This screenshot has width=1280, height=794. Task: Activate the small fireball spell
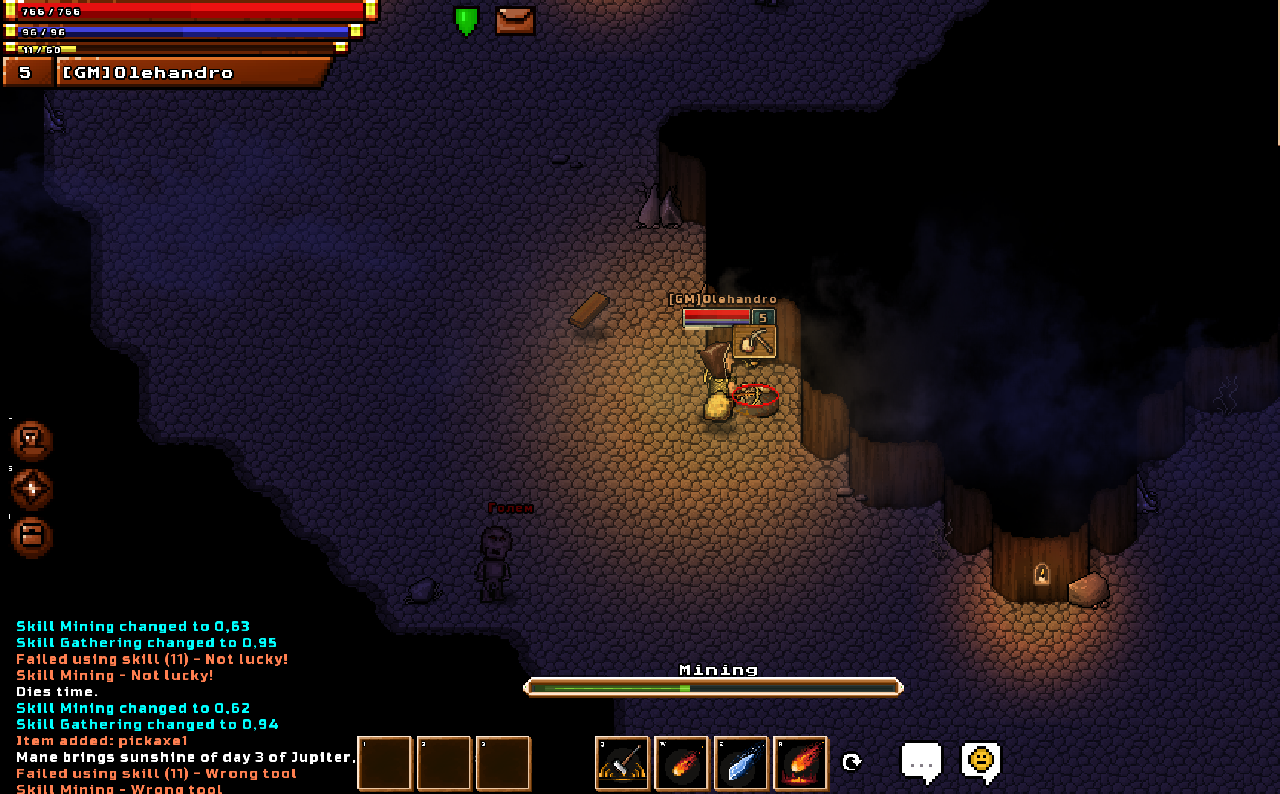[x=681, y=763]
